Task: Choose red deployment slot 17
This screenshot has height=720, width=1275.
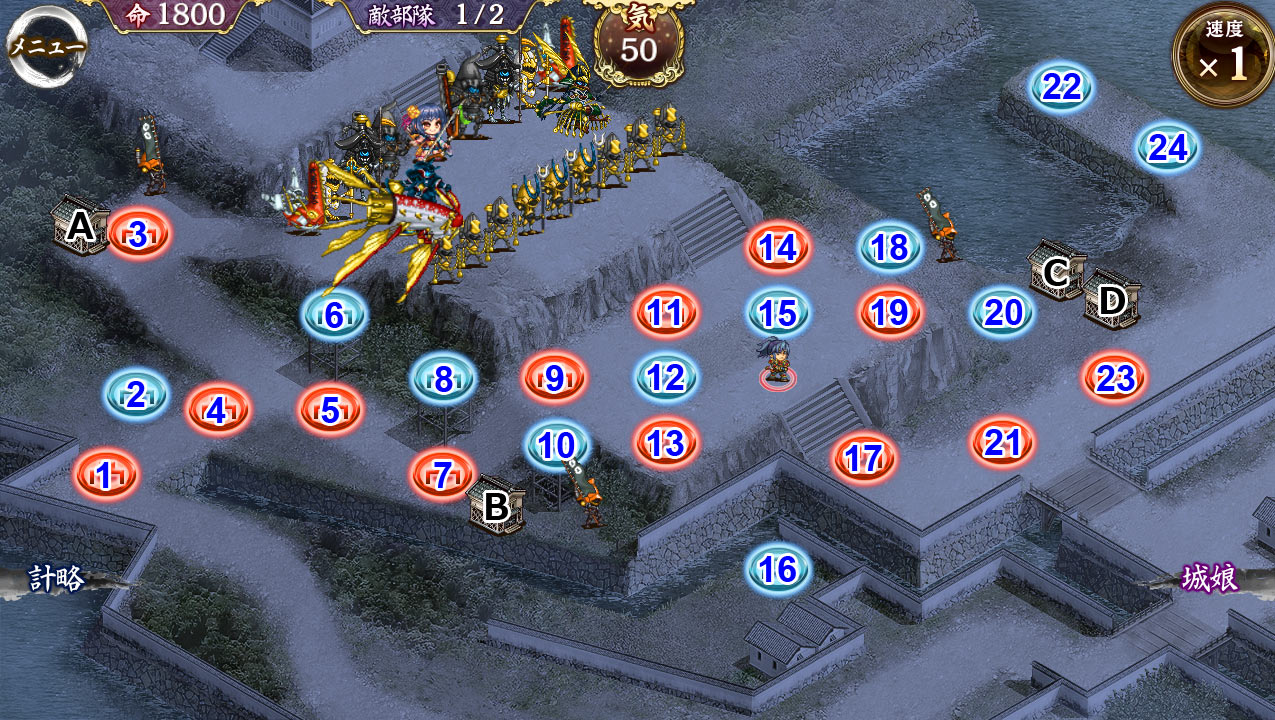Action: pyautogui.click(x=864, y=458)
